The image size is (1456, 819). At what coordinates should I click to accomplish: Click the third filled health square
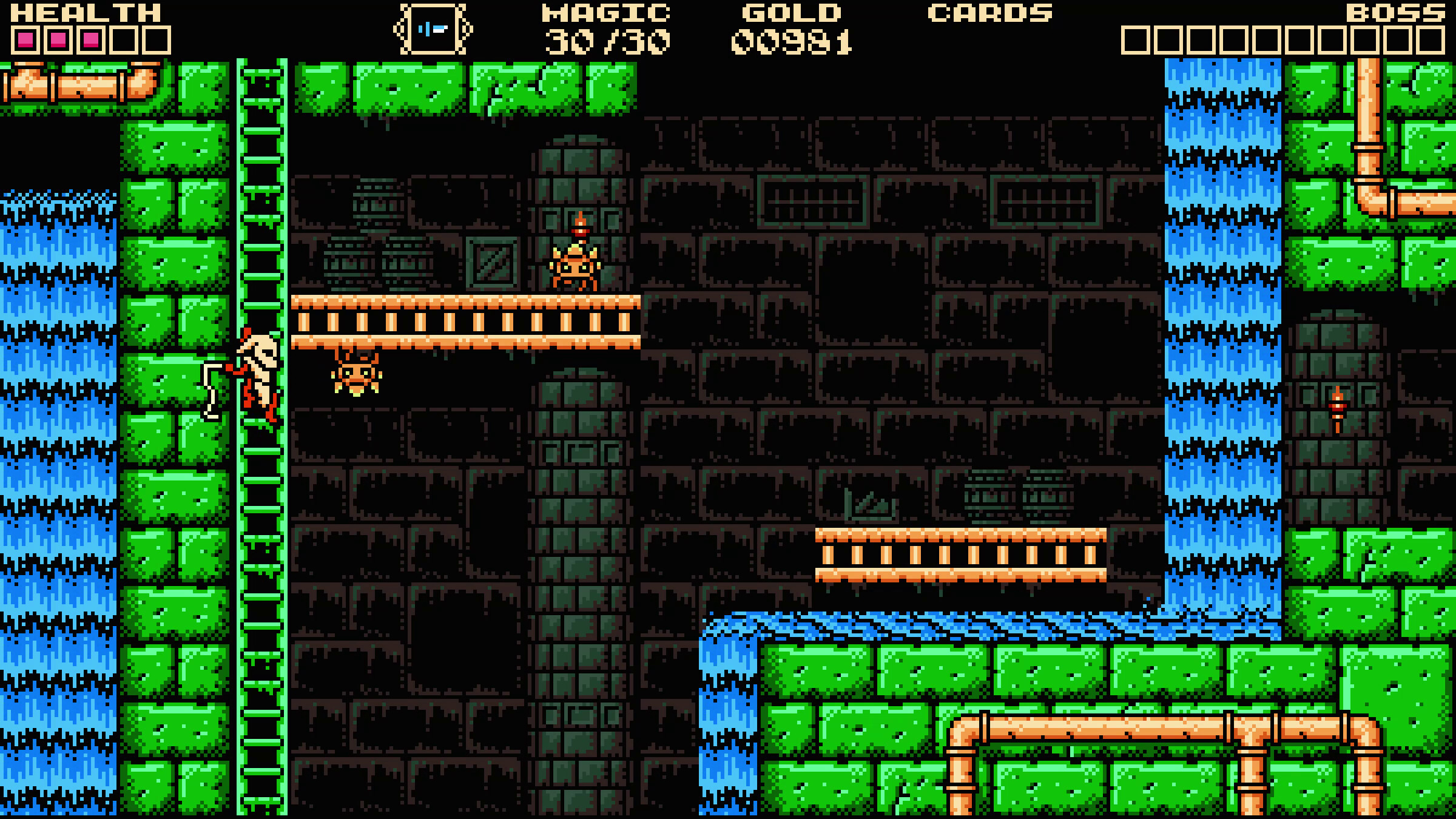tap(91, 39)
